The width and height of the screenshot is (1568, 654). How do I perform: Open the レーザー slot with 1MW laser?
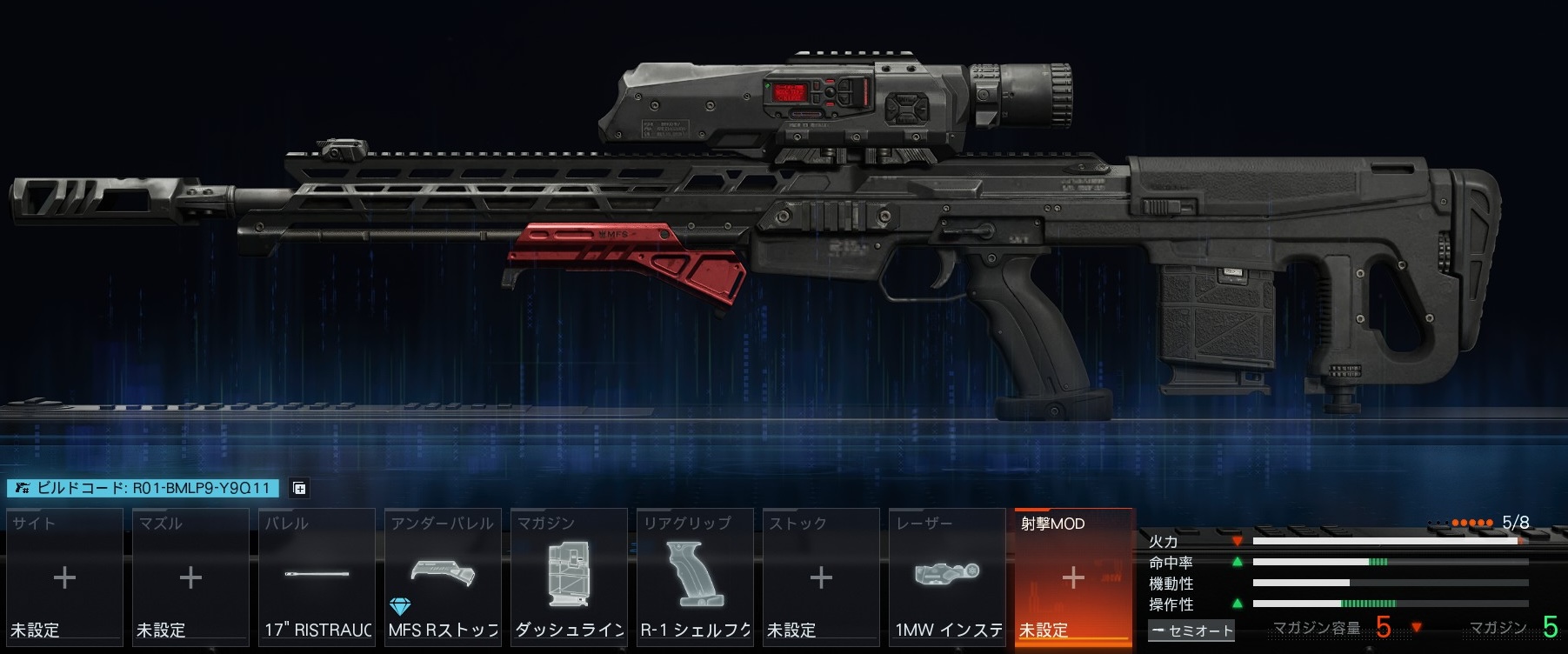947,577
